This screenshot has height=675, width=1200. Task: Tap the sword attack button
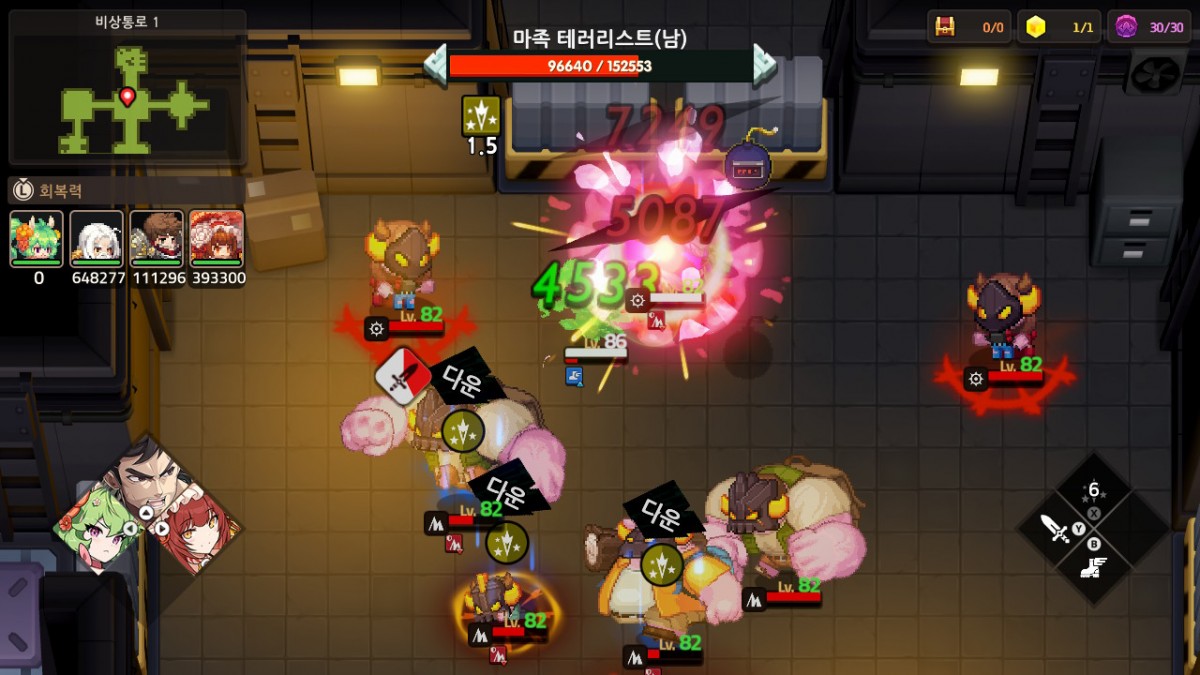tap(1055, 528)
